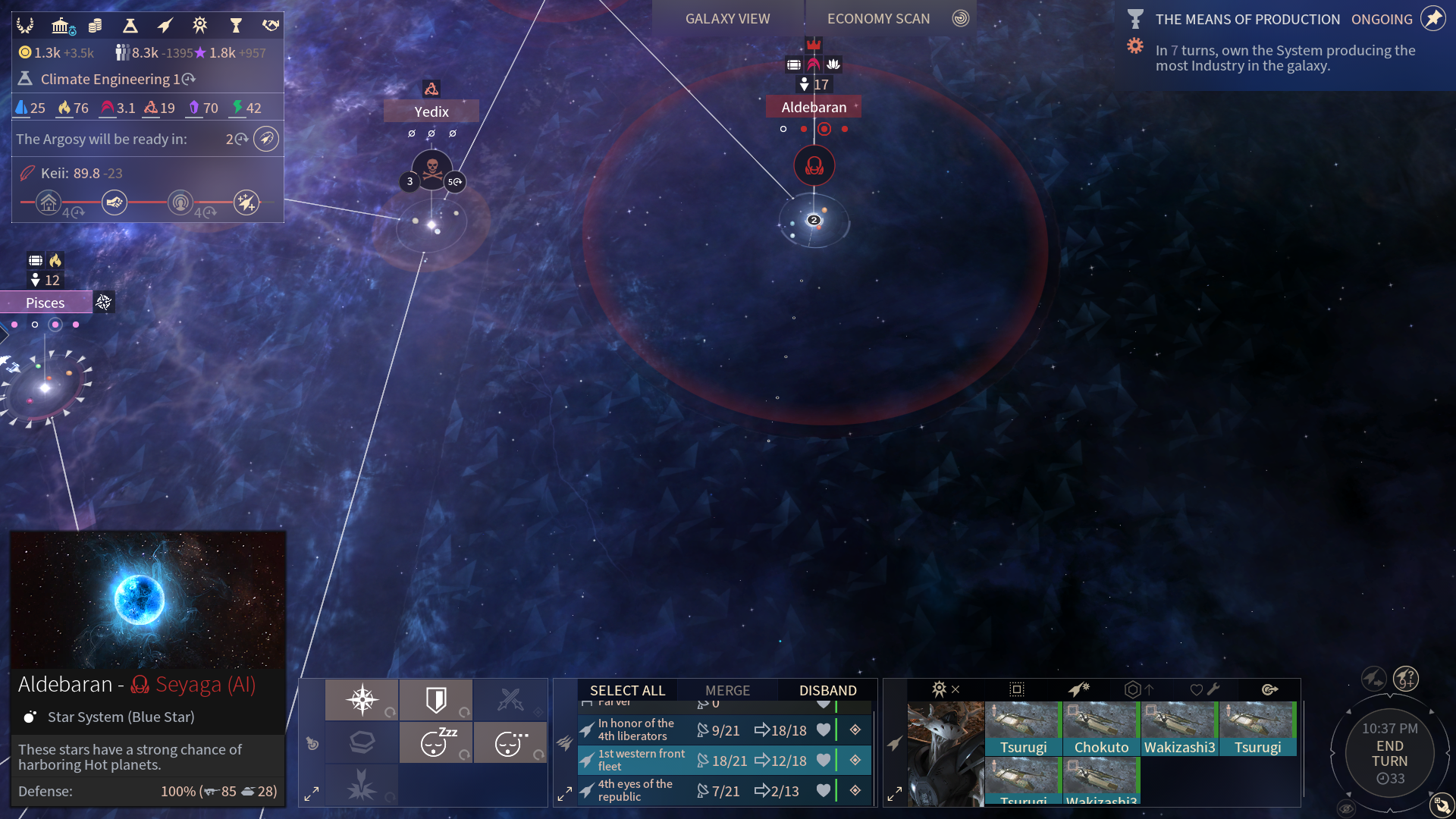This screenshot has height=819, width=1456.
Task: Select the Chokuto ship card
Action: pyautogui.click(x=1101, y=730)
